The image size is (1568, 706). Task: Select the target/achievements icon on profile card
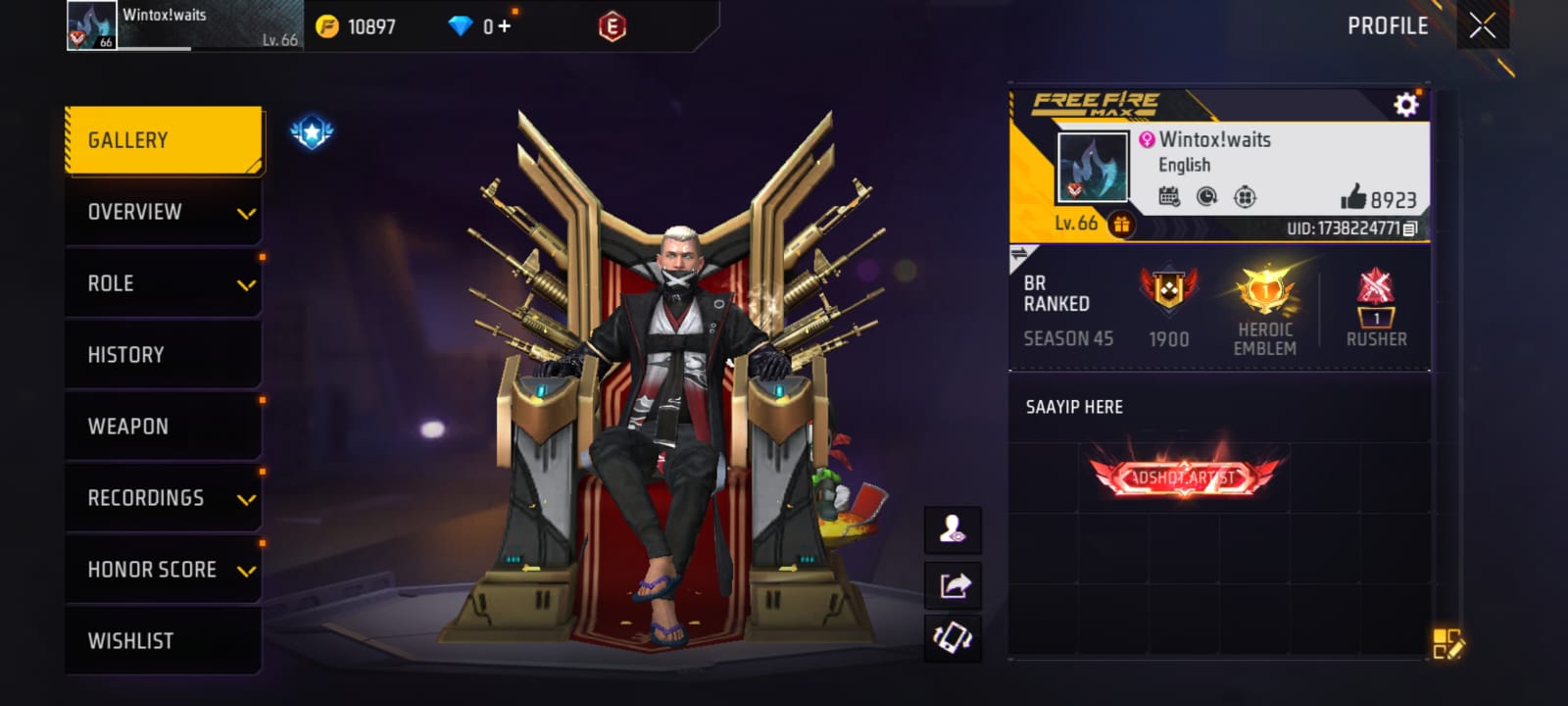(x=1246, y=196)
